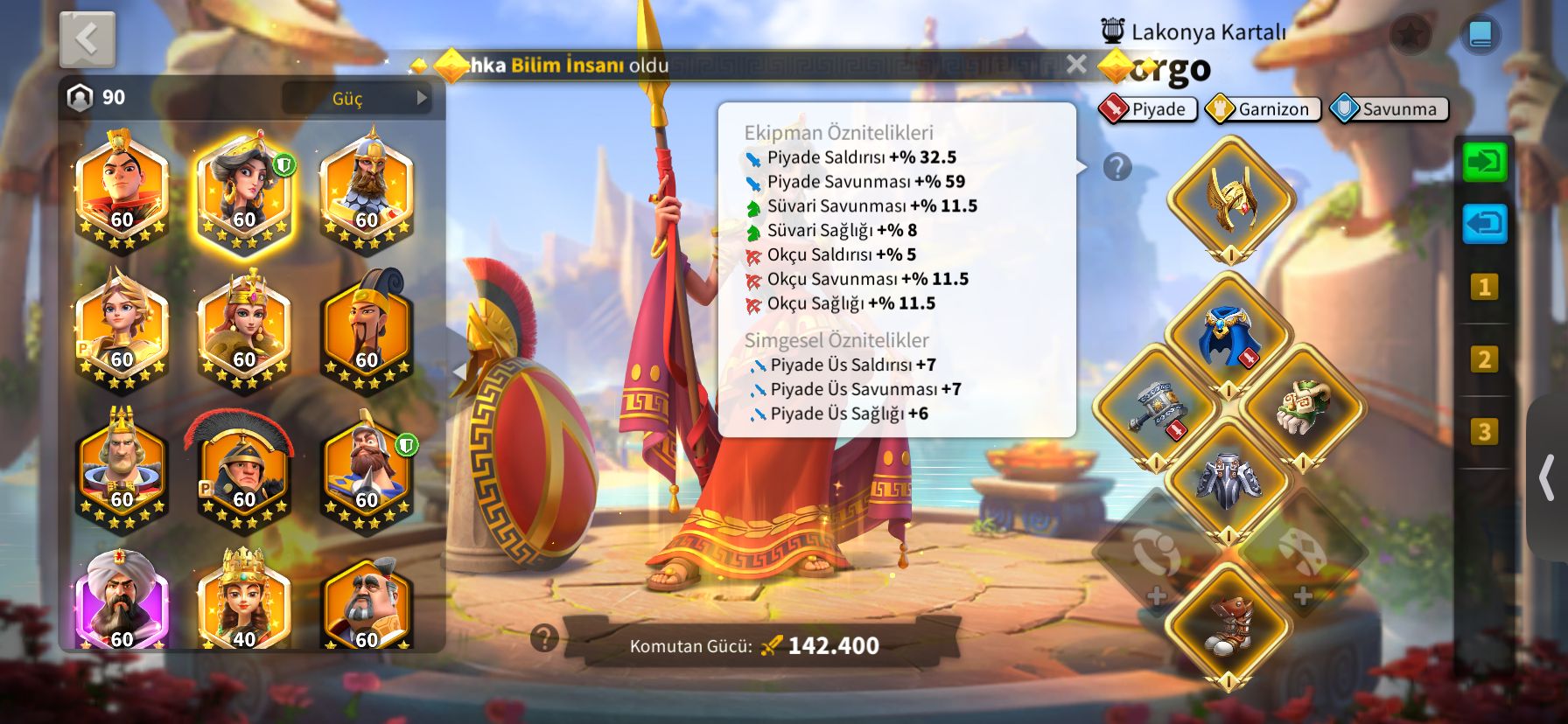Click the blue arrow unequip button

[1485, 224]
